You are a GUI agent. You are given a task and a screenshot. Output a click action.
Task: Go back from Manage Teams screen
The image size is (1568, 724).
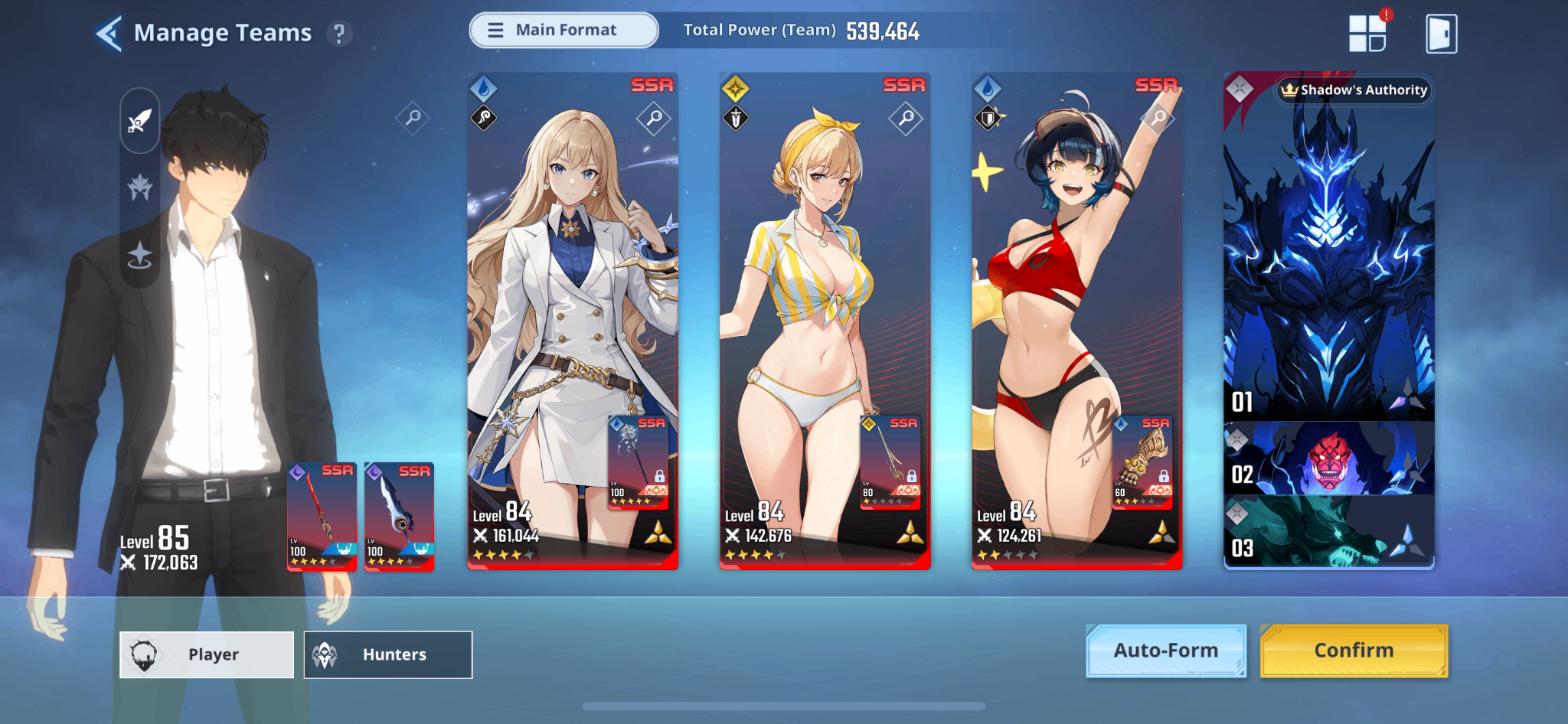(109, 34)
